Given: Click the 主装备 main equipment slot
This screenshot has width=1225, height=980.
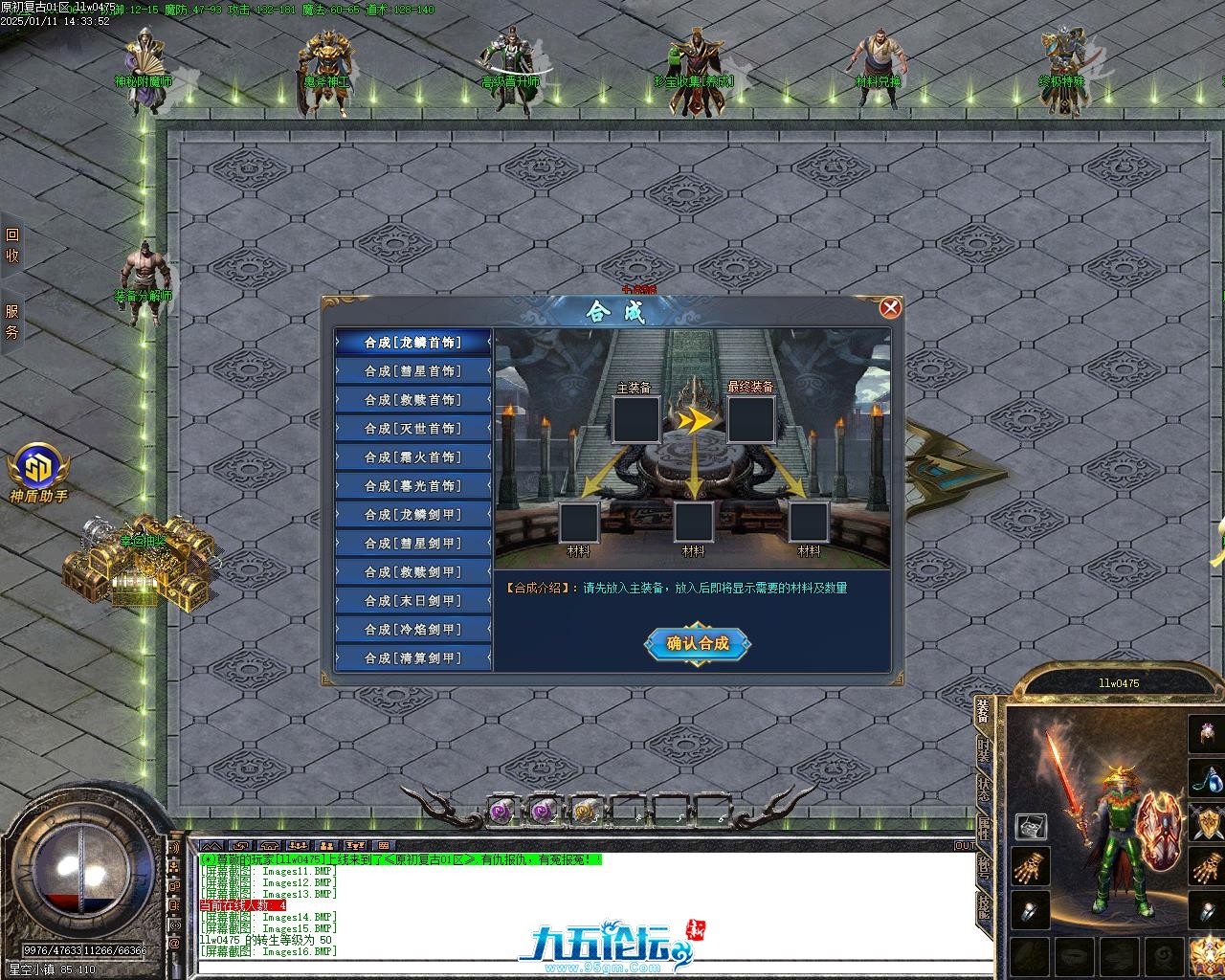Looking at the screenshot, I should [x=635, y=419].
